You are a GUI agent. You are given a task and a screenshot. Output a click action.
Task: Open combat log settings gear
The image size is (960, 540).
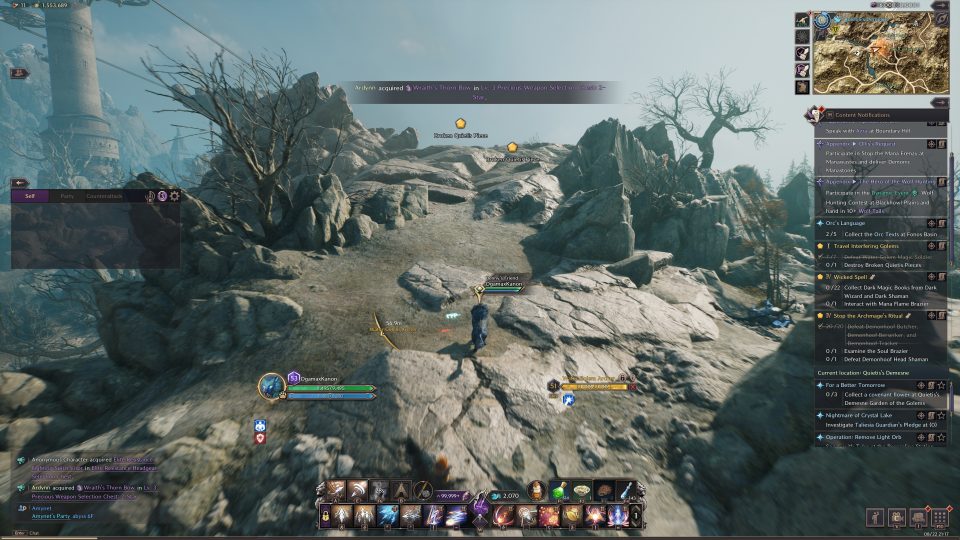tap(175, 196)
